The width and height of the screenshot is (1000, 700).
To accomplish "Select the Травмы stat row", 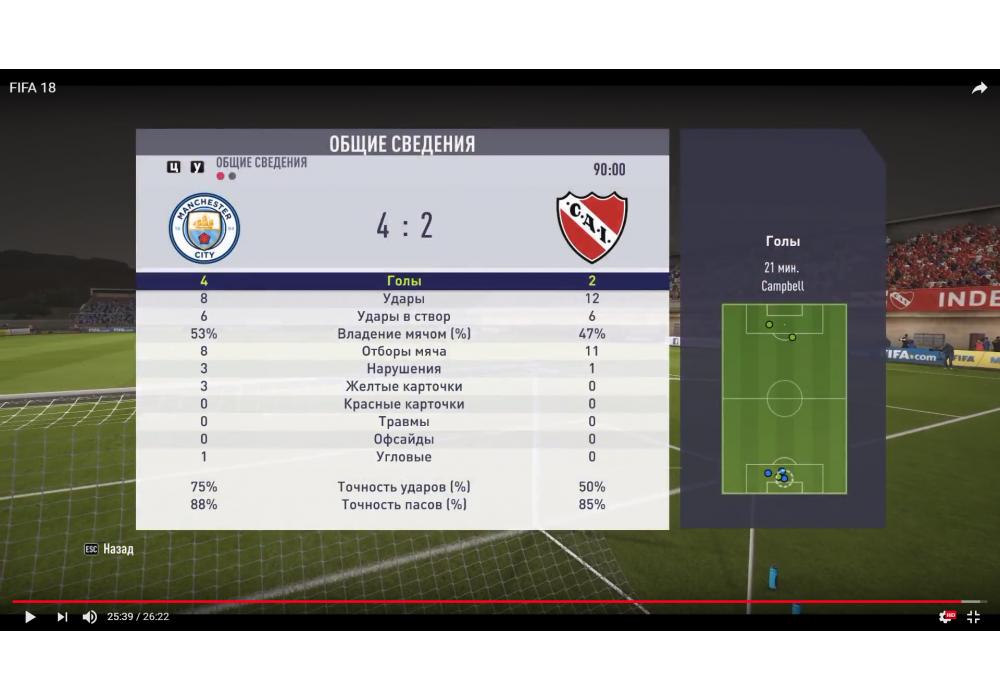I will tap(403, 422).
